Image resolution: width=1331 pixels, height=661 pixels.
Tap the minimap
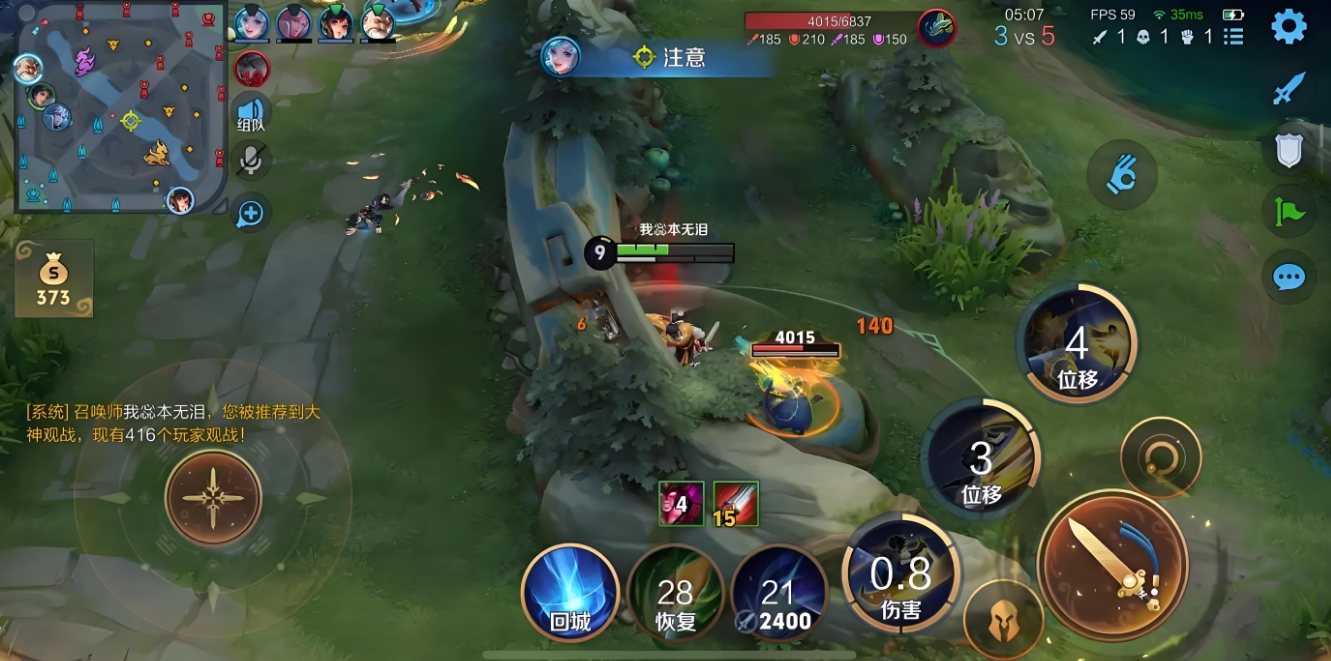pyautogui.click(x=119, y=107)
